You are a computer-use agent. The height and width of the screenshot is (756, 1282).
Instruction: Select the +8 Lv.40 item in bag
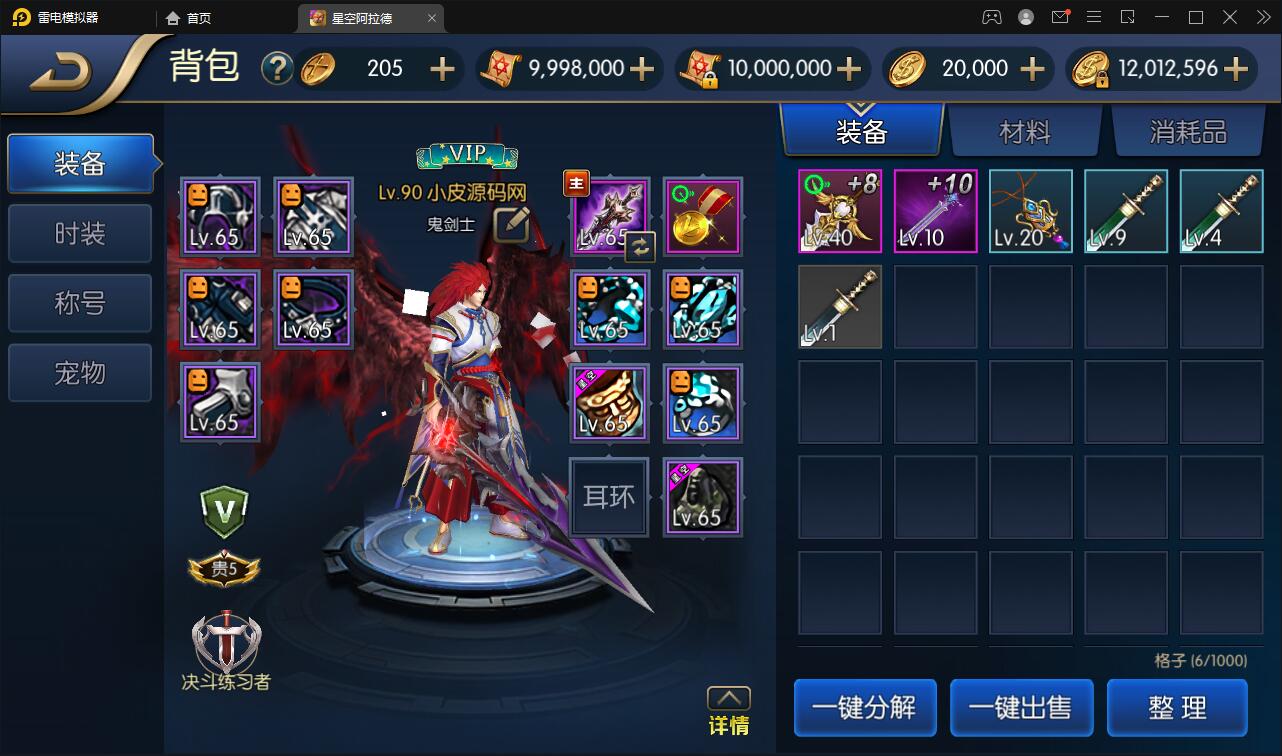(x=840, y=211)
